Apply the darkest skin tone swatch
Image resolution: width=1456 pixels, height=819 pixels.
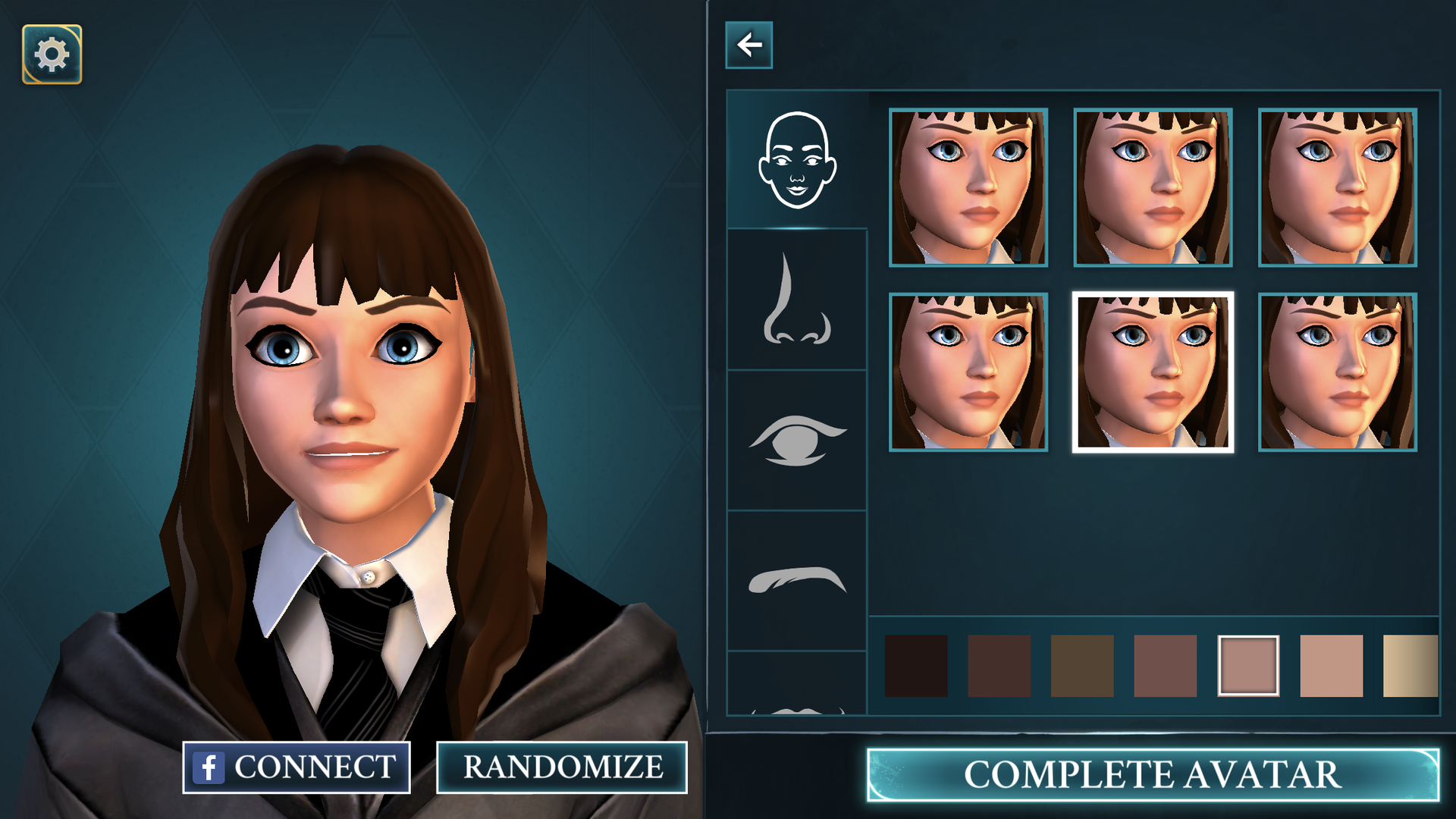(916, 666)
